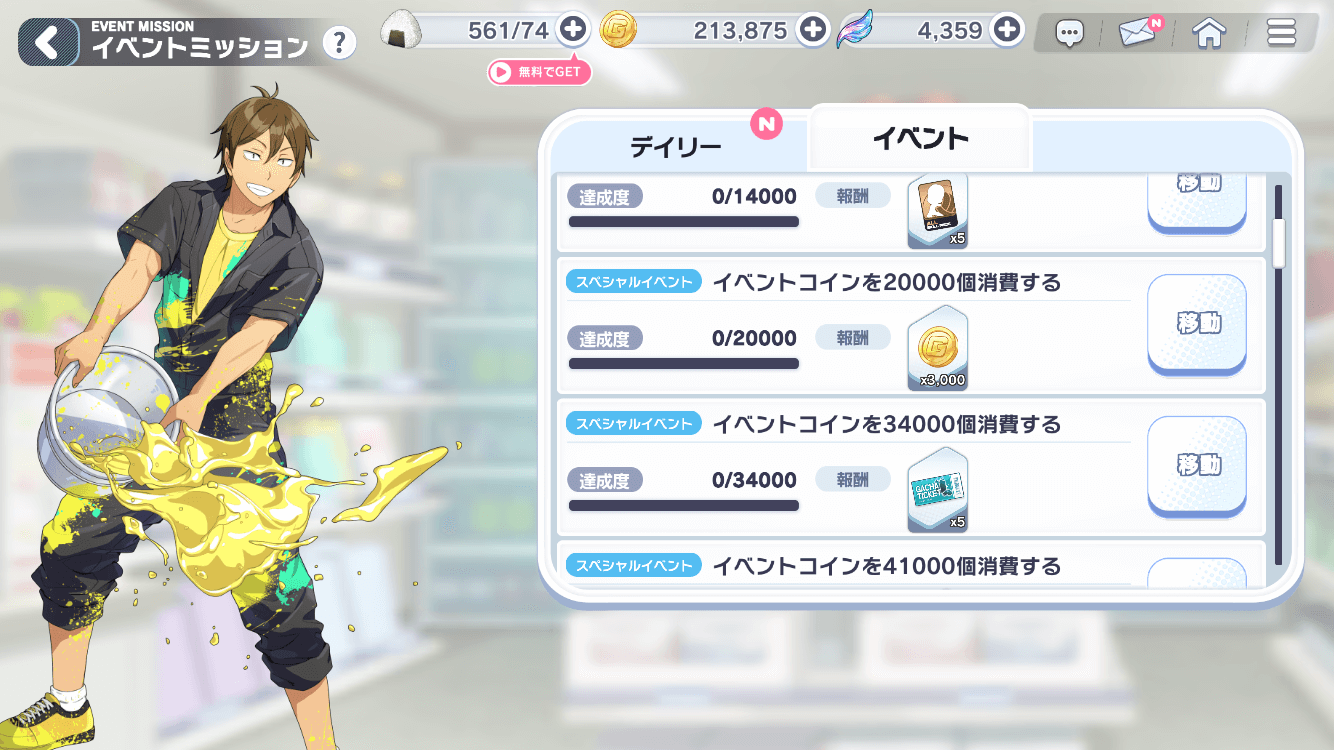View the x5 card reward icon

937,210
